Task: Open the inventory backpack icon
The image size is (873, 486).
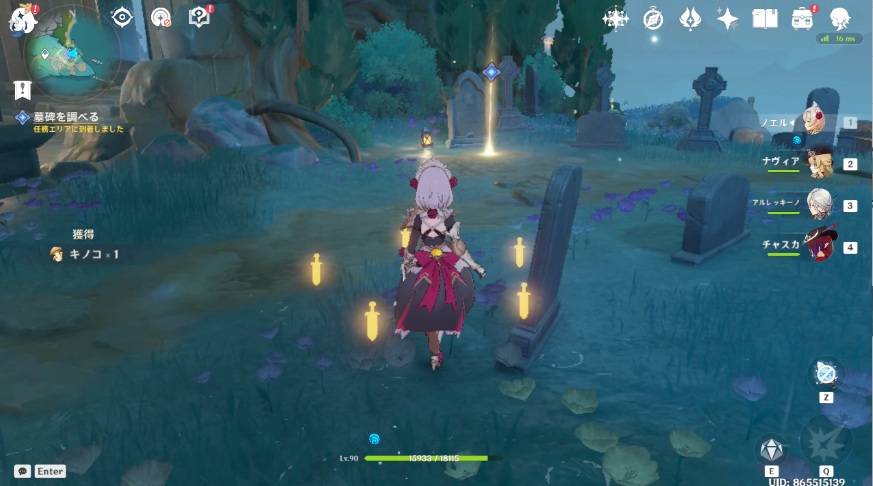Action: click(803, 19)
